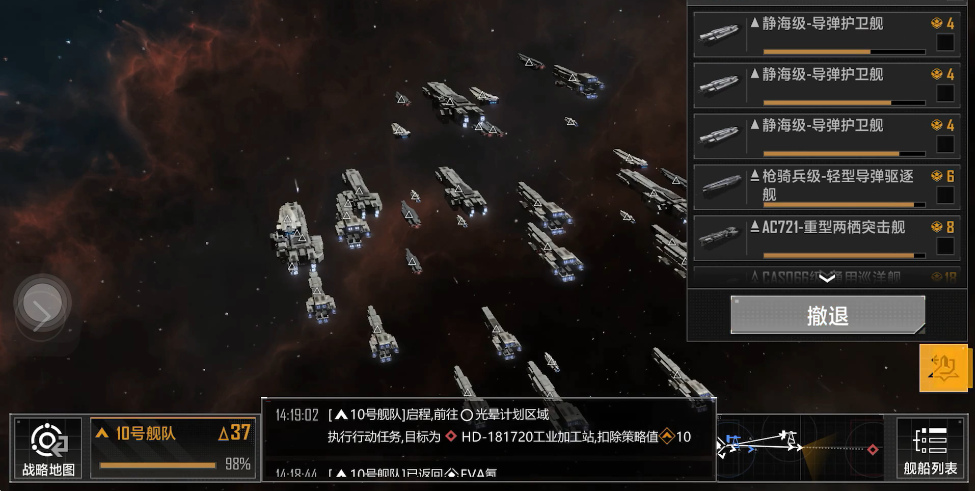975x491 pixels.
Task: Expand the ship list with the down chevron
Action: 827,279
